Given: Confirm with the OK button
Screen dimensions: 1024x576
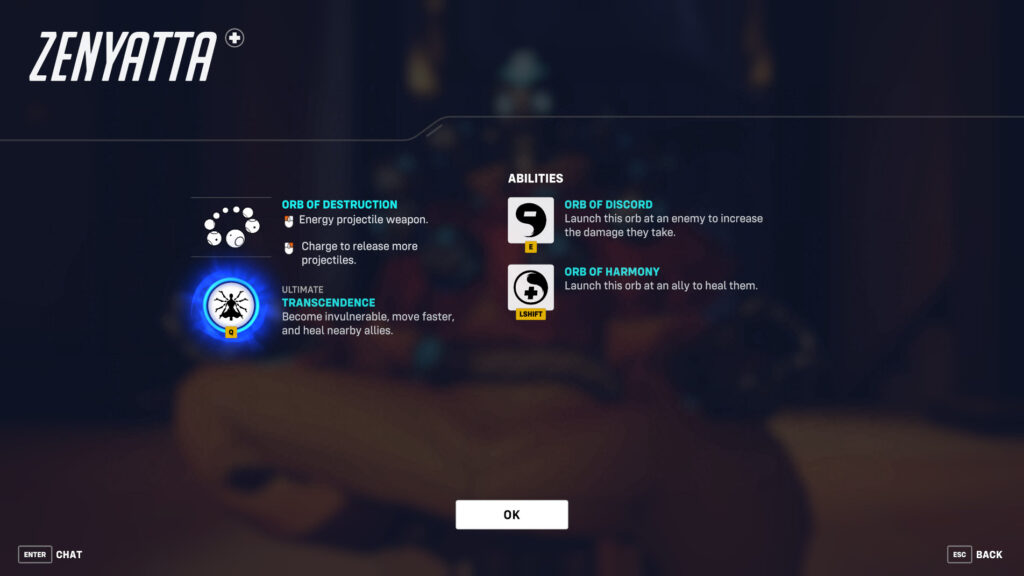Looking at the screenshot, I should (511, 515).
